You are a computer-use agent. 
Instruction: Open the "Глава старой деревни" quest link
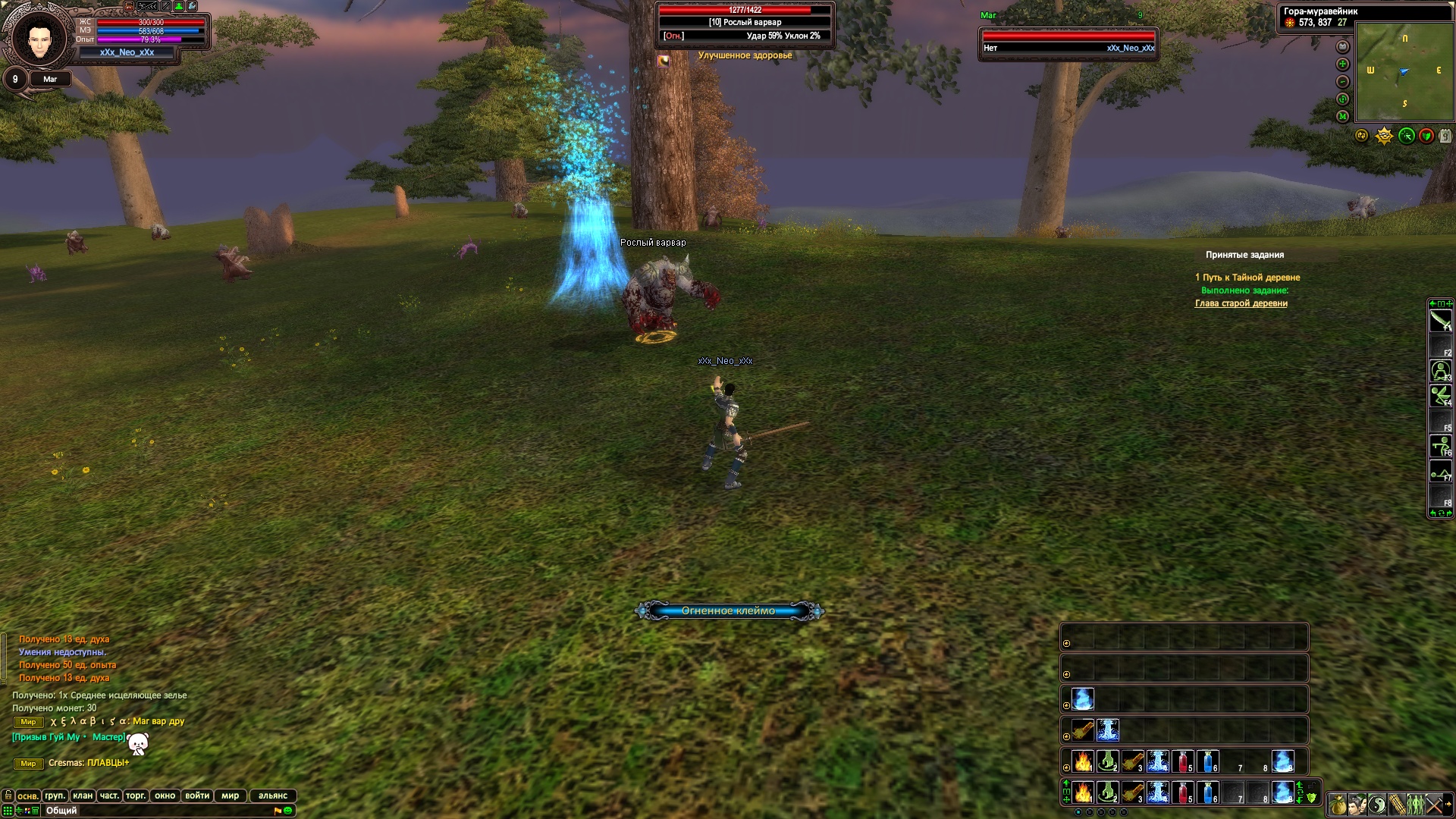point(1241,303)
